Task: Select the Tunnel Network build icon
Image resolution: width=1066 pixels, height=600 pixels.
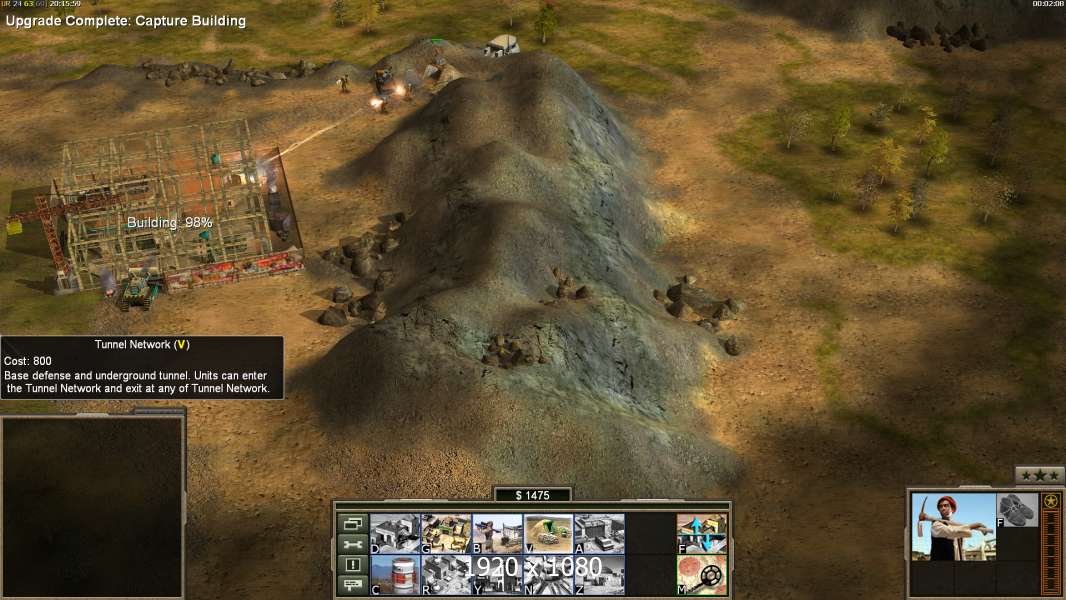Action: (x=548, y=533)
